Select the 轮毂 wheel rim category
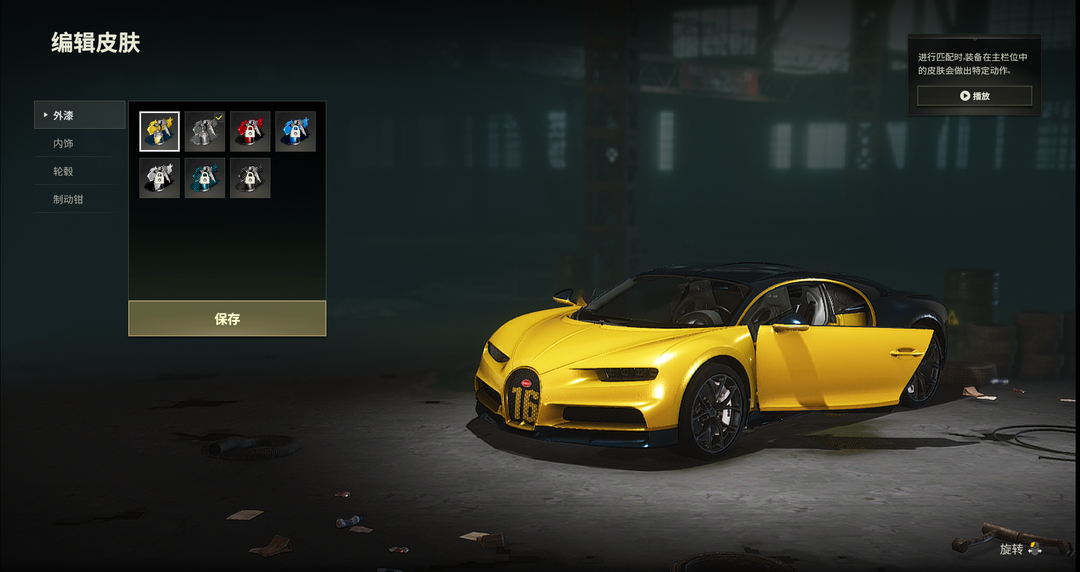The height and width of the screenshot is (572, 1080). [79, 171]
